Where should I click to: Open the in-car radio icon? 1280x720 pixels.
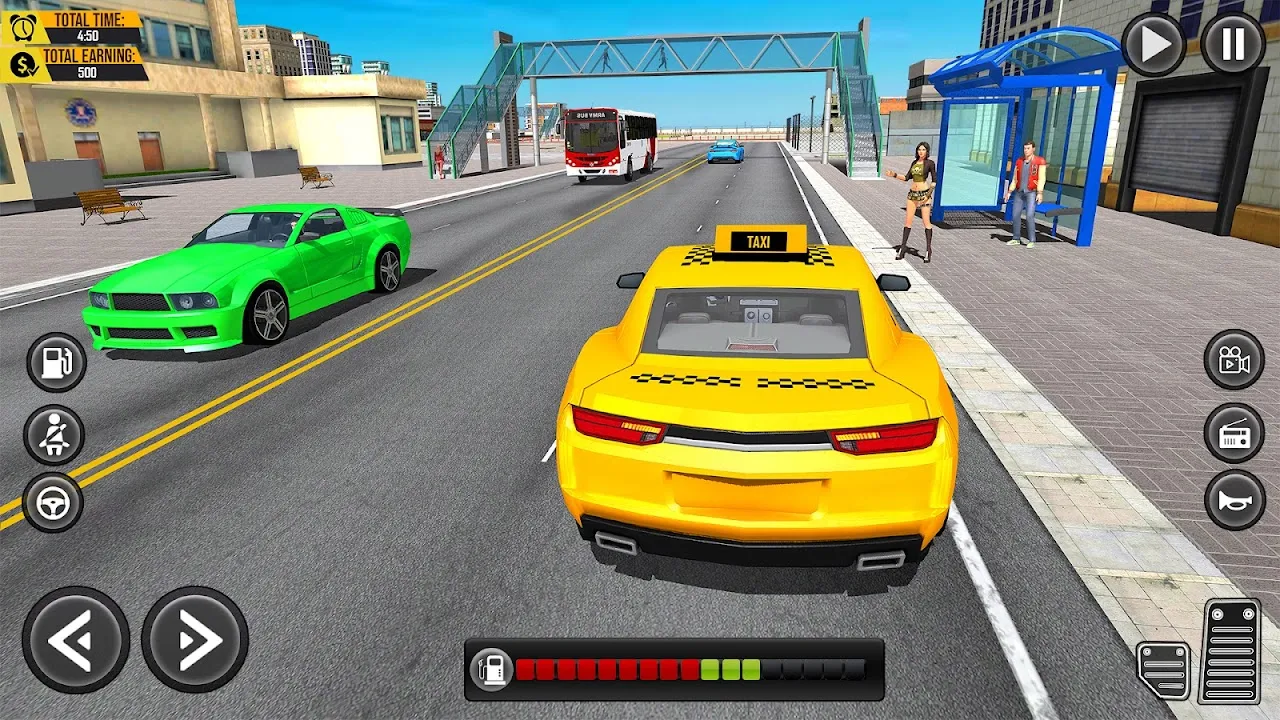1232,432
